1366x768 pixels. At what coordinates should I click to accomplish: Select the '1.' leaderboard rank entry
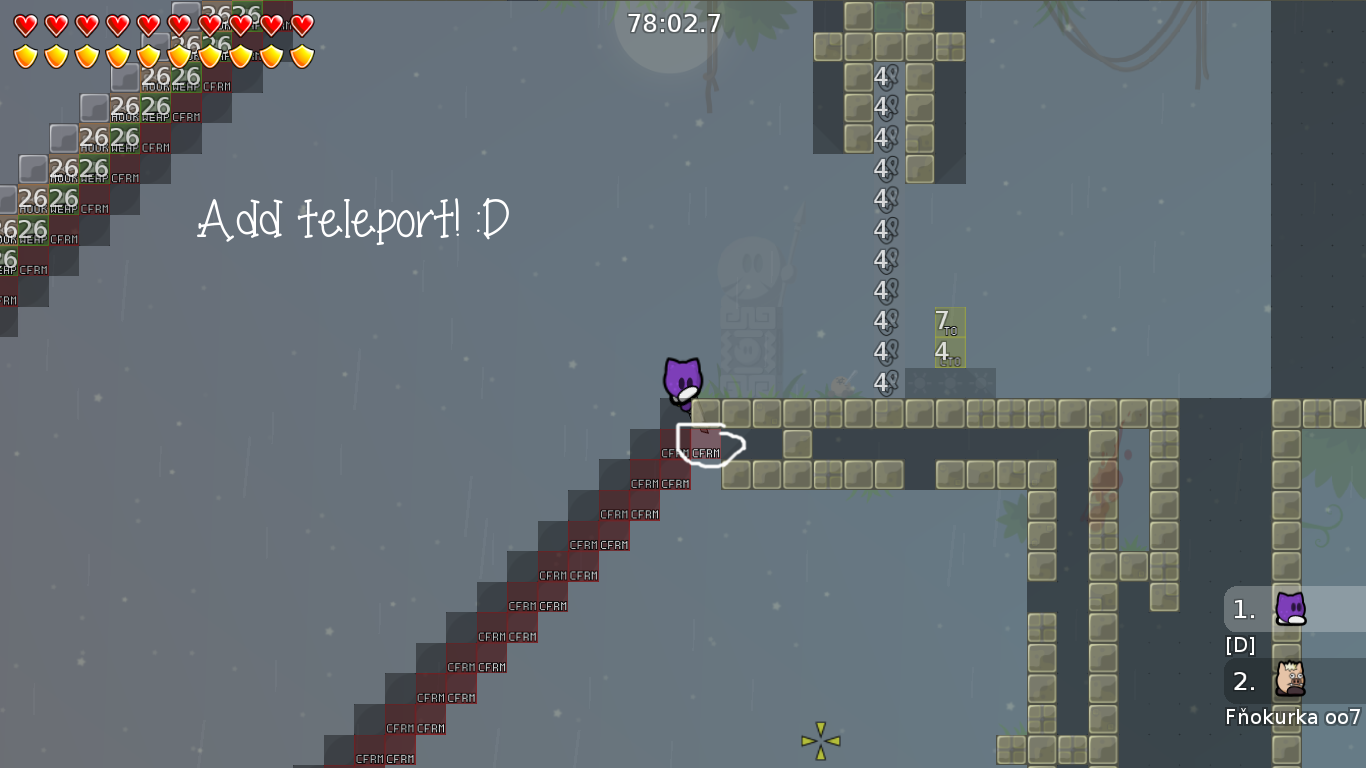1242,609
